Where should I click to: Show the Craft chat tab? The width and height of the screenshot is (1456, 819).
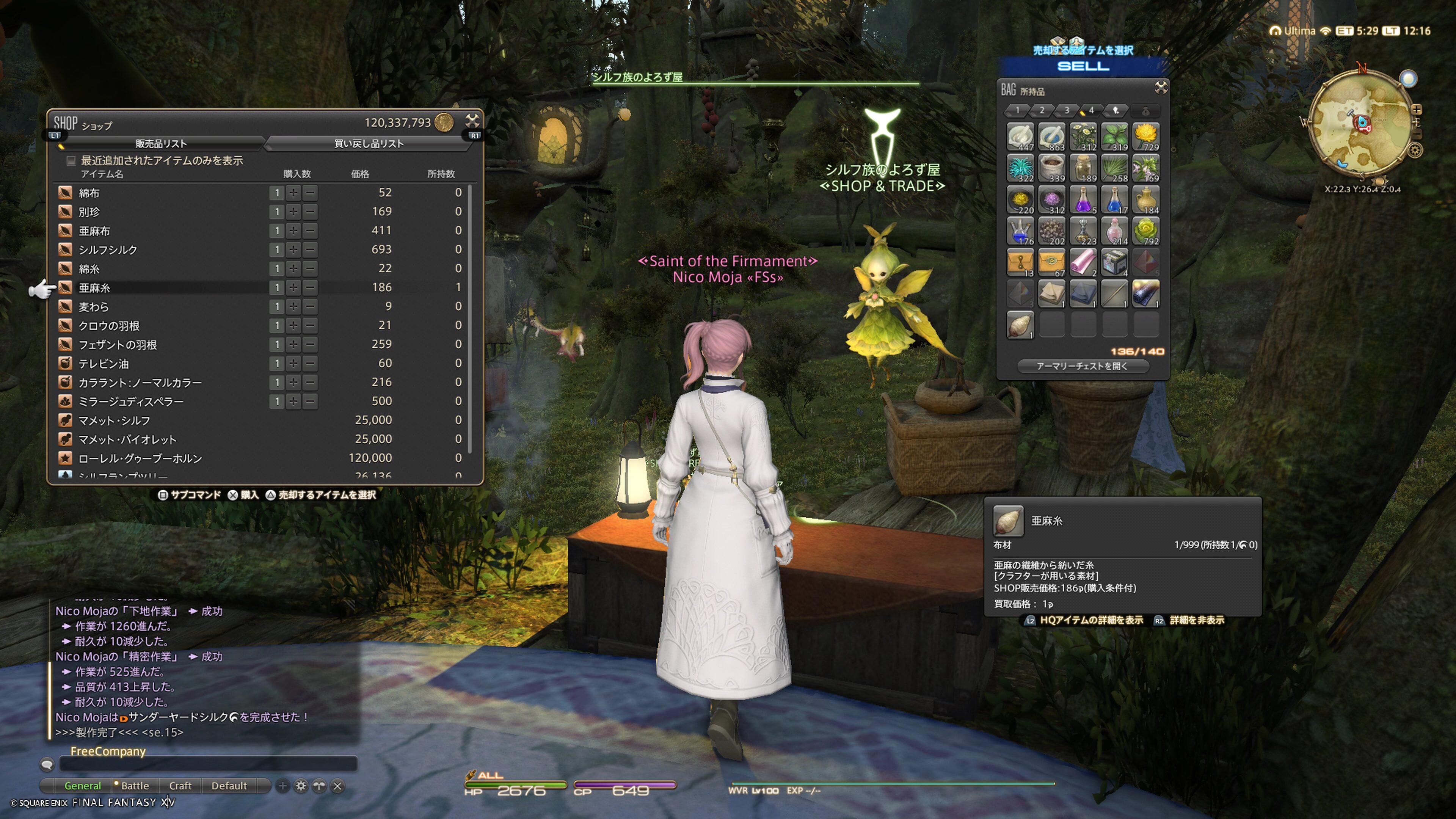point(180,786)
